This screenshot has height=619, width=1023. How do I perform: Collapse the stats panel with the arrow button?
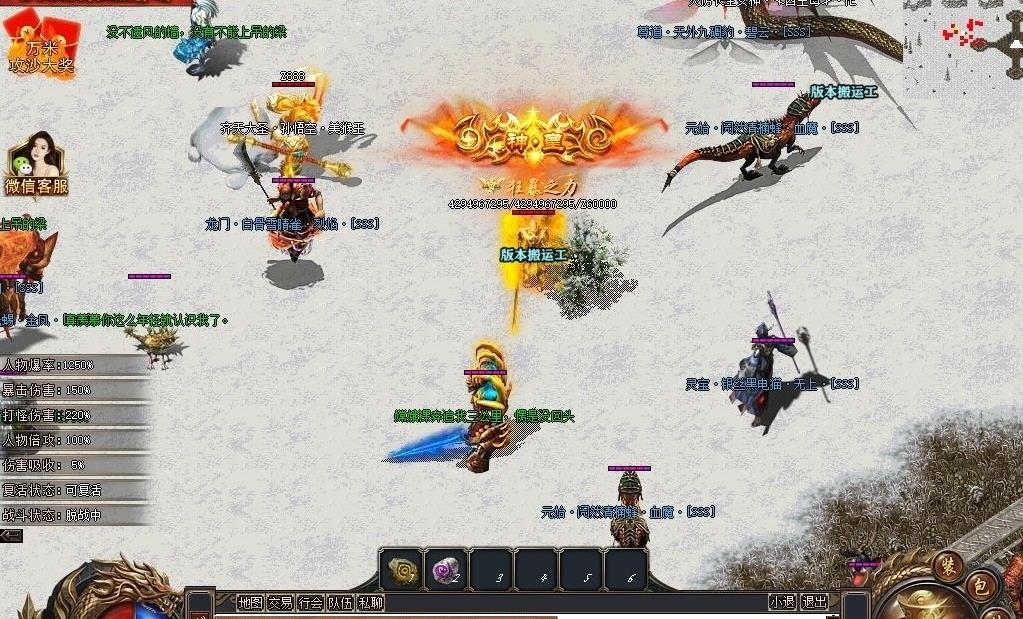[x=11, y=536]
